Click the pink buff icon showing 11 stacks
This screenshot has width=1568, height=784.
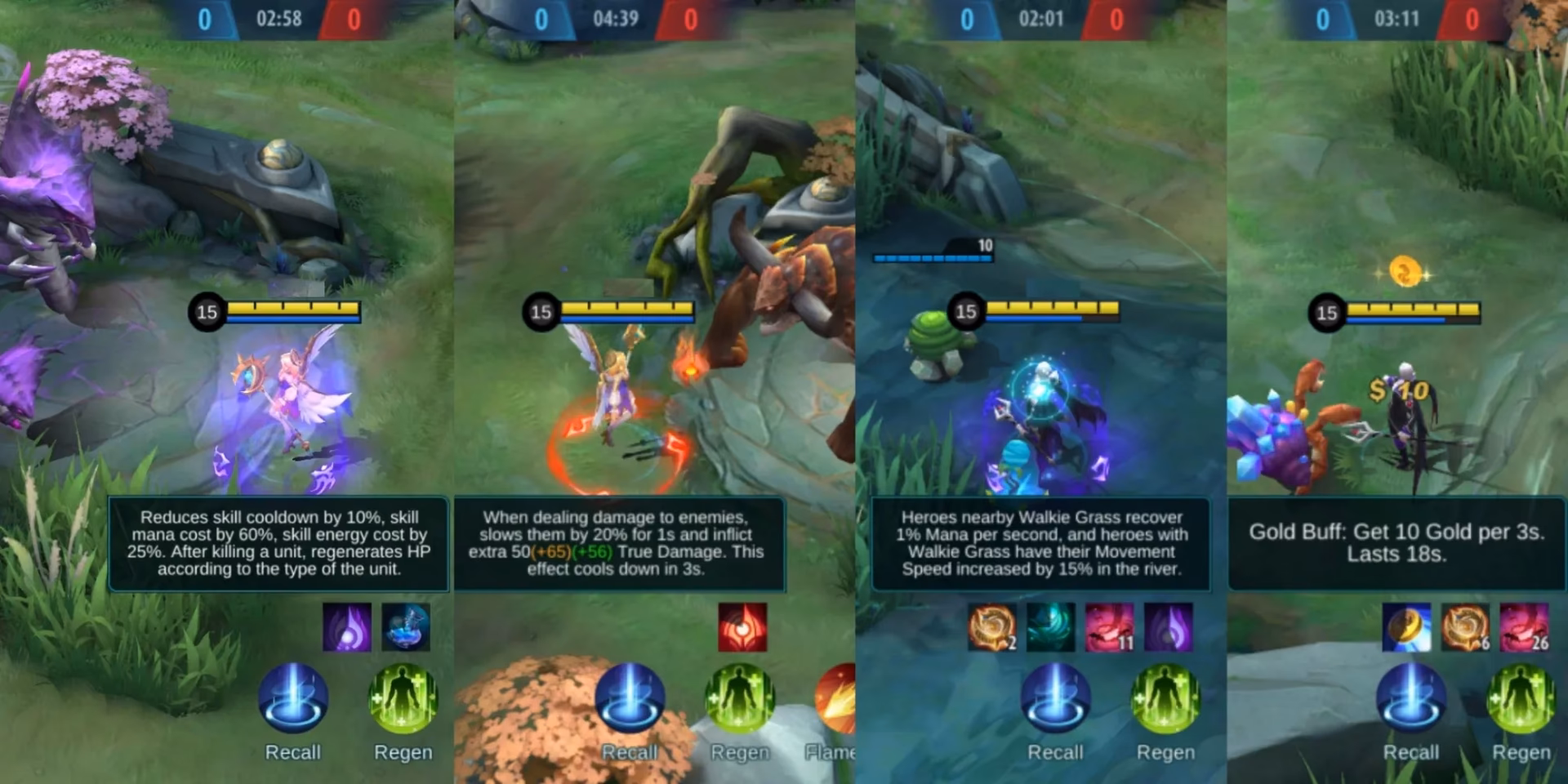pos(1111,627)
